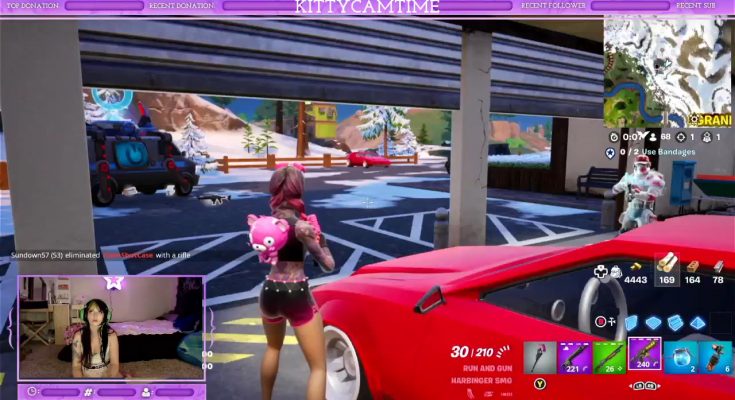This screenshot has height=400, width=735.
Task: Choose the purple weapon with 221 ammo
Action: pyautogui.click(x=574, y=356)
